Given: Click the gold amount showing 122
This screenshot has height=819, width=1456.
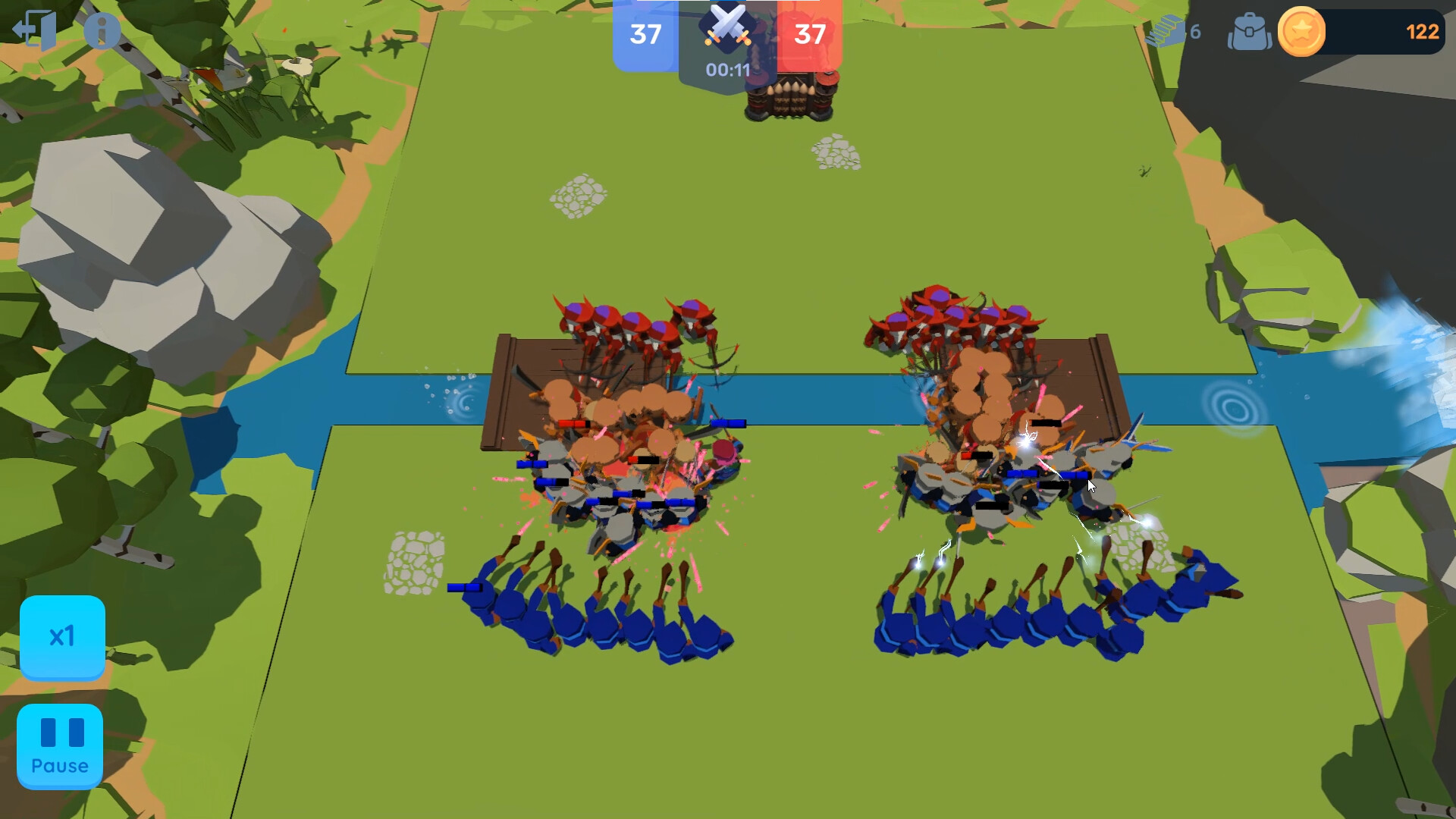Looking at the screenshot, I should pos(1423,32).
